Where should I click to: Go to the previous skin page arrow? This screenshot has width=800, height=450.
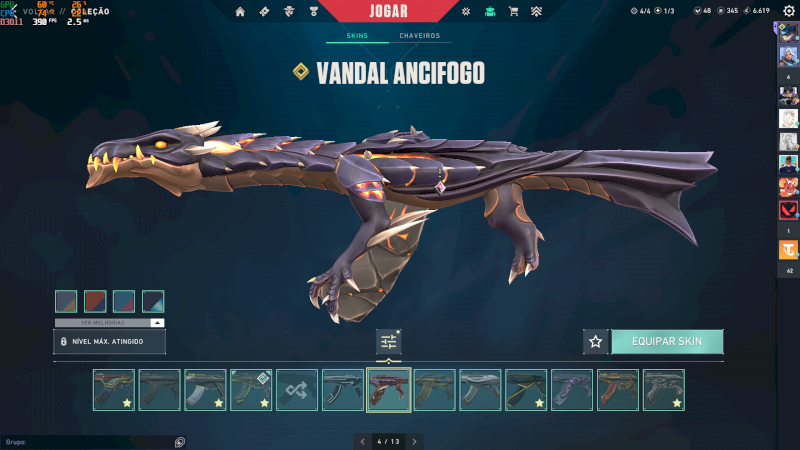pyautogui.click(x=362, y=441)
